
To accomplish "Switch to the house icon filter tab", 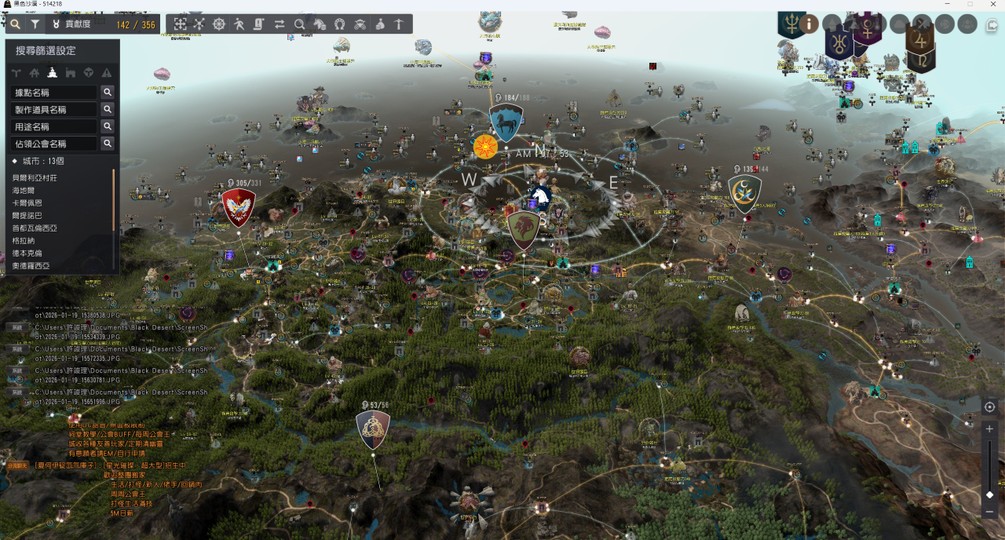I will pyautogui.click(x=34, y=72).
